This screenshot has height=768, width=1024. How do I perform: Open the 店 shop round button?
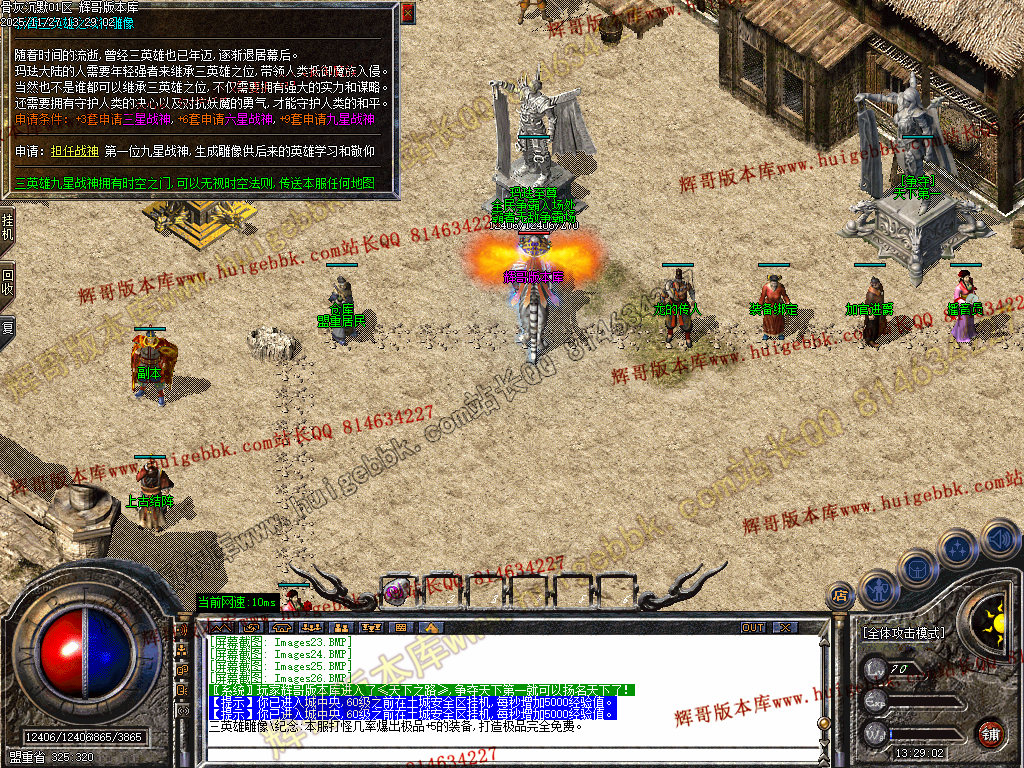click(x=839, y=595)
